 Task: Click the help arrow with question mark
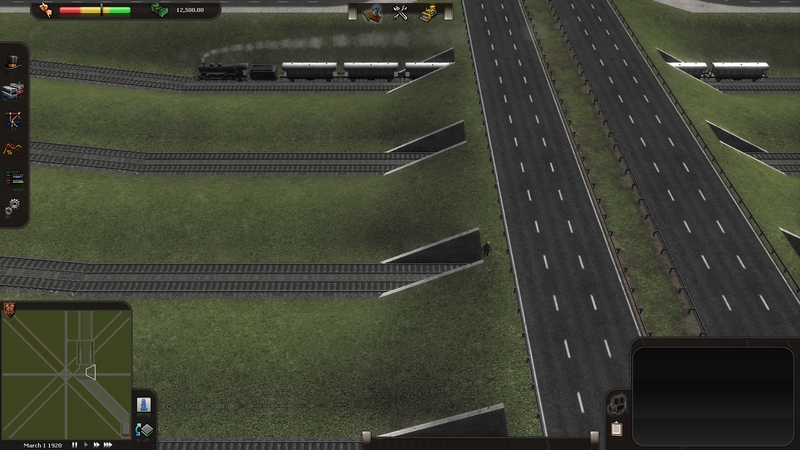[374, 12]
